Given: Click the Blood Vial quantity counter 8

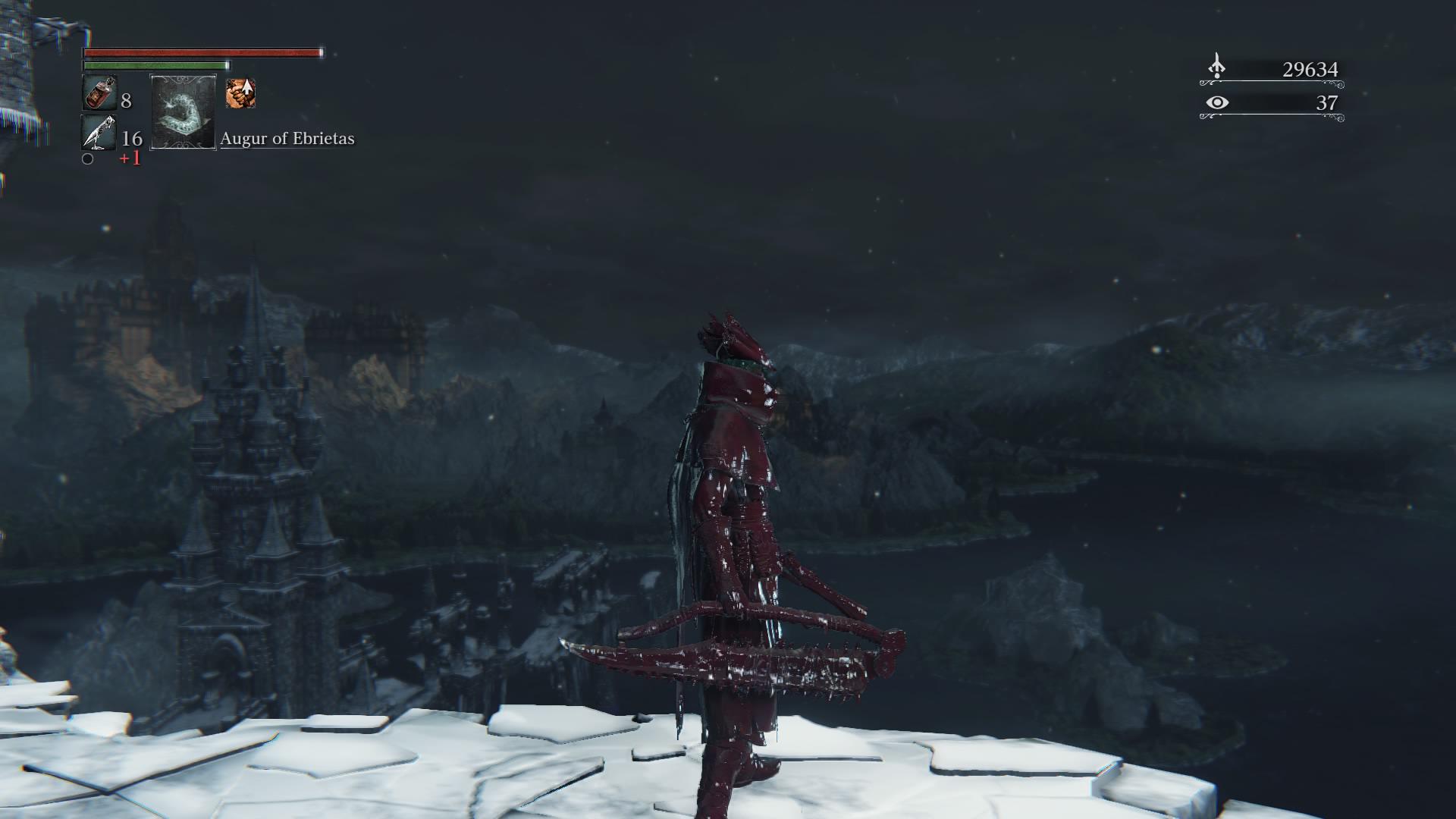Looking at the screenshot, I should [x=127, y=100].
